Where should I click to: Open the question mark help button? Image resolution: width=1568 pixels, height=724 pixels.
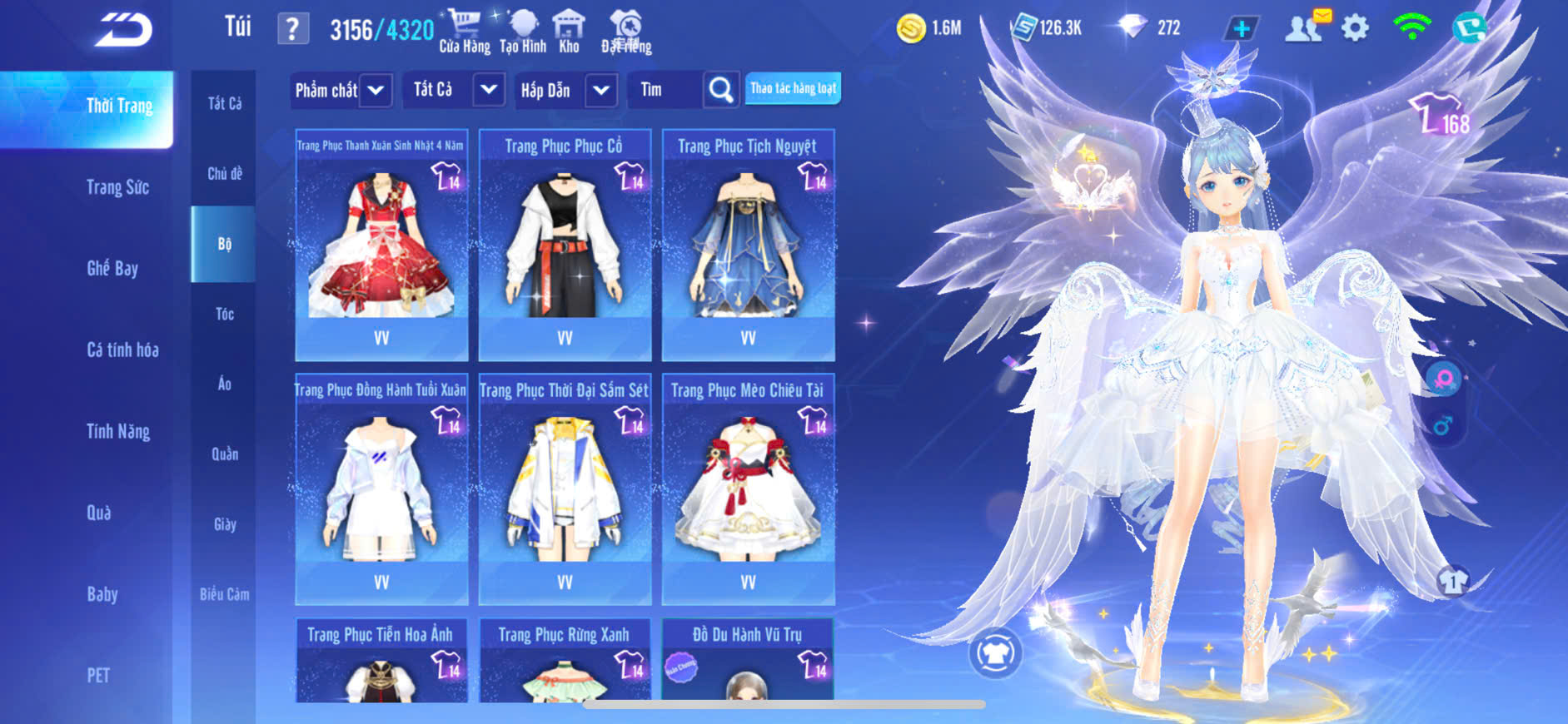[x=292, y=29]
